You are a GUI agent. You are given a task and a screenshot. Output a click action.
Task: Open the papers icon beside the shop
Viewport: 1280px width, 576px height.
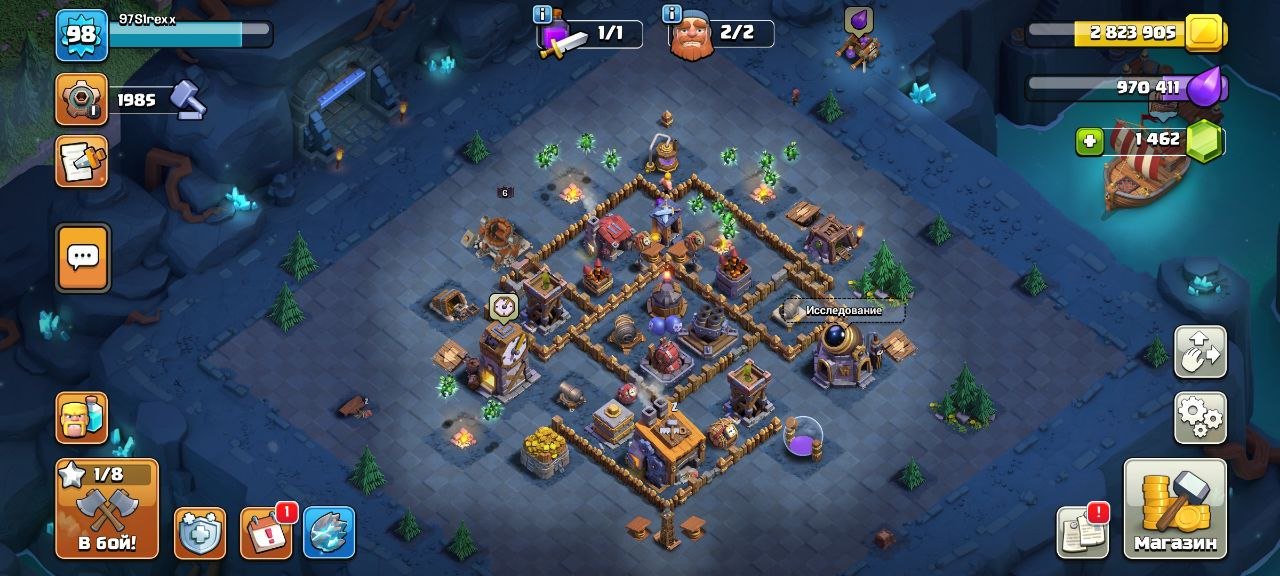(1083, 532)
